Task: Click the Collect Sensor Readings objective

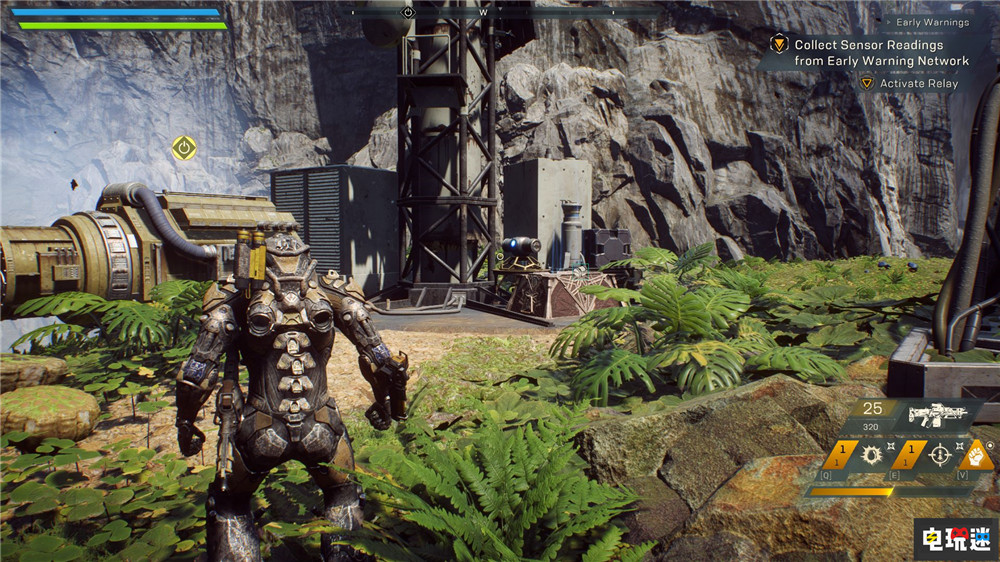Action: click(x=881, y=53)
